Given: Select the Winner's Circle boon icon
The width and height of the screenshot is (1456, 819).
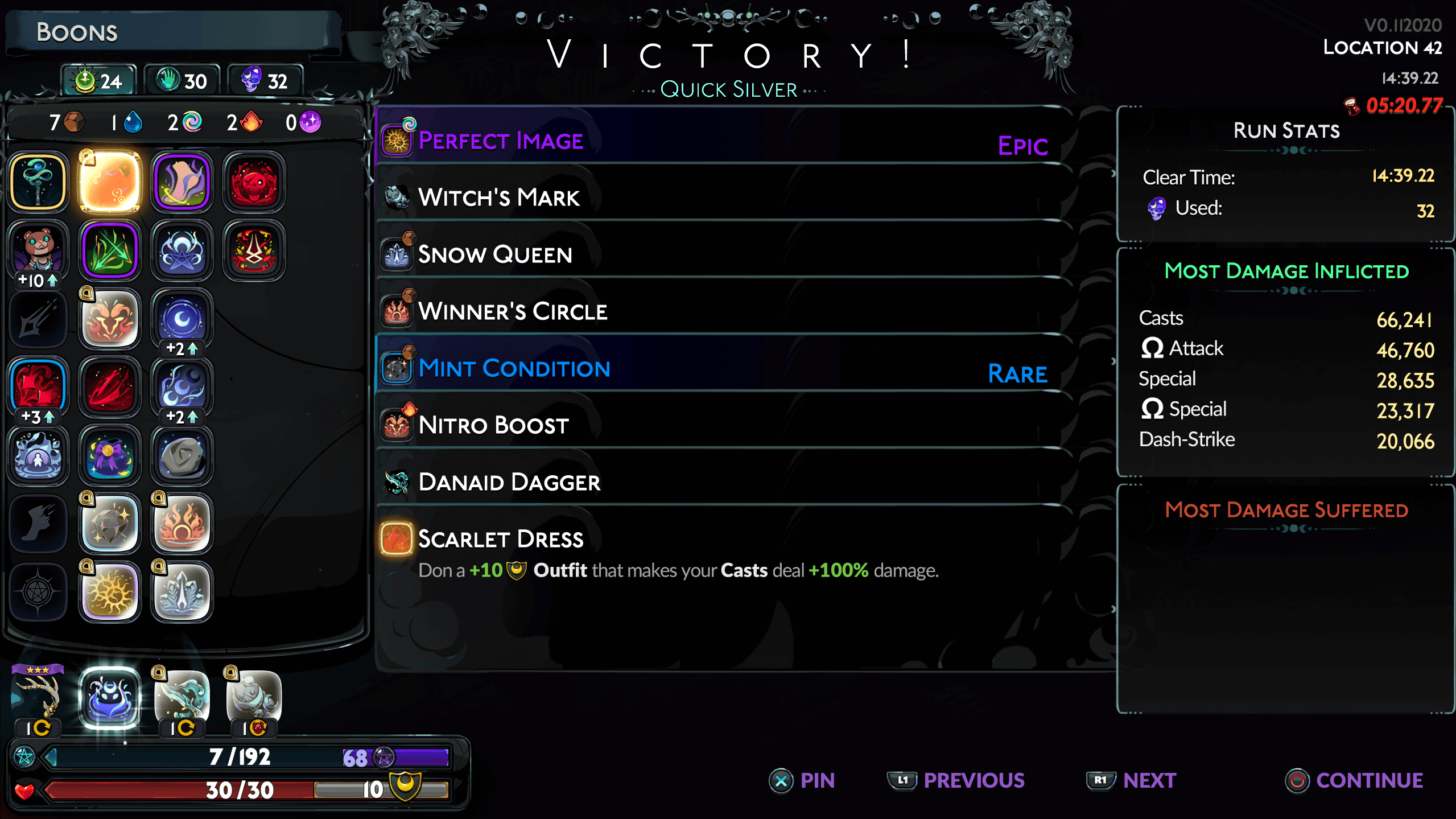Looking at the screenshot, I should point(397,311).
